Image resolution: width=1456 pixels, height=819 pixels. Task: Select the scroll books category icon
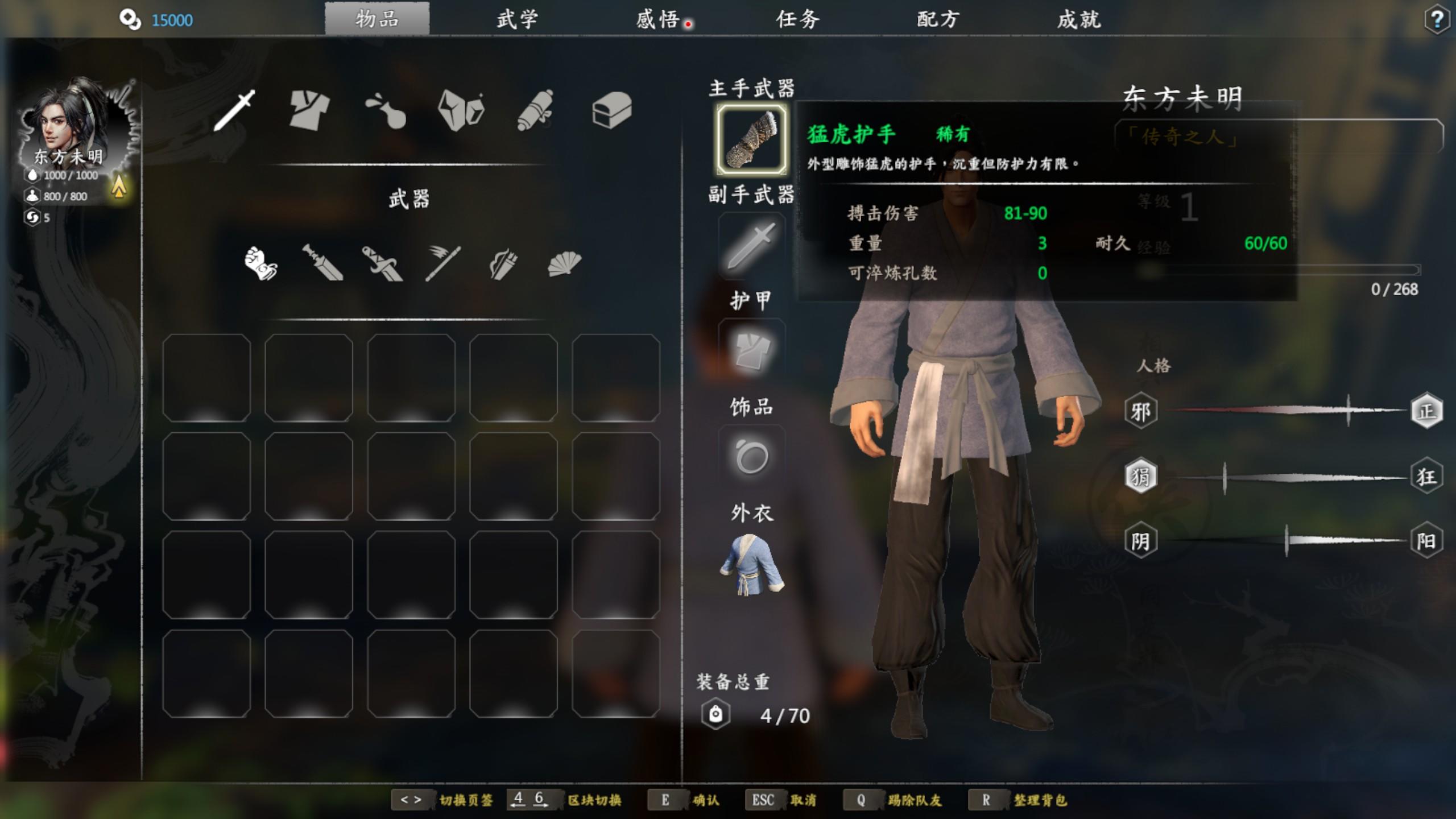(x=536, y=110)
